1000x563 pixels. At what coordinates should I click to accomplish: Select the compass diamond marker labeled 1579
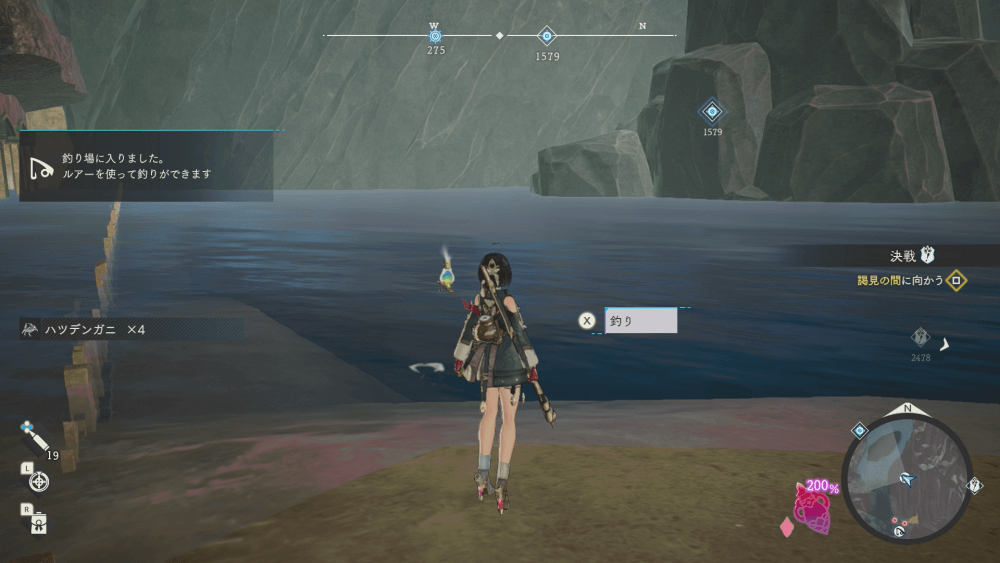[x=546, y=36]
